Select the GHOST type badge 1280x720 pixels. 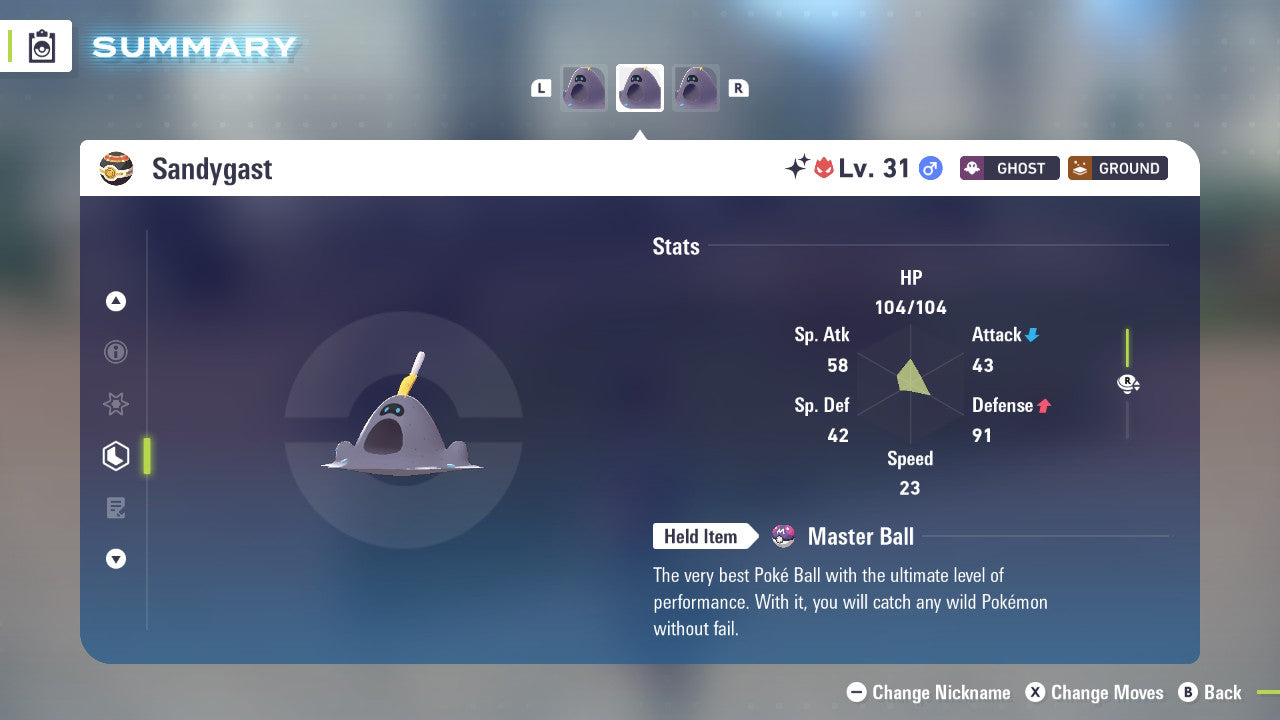click(x=1009, y=168)
